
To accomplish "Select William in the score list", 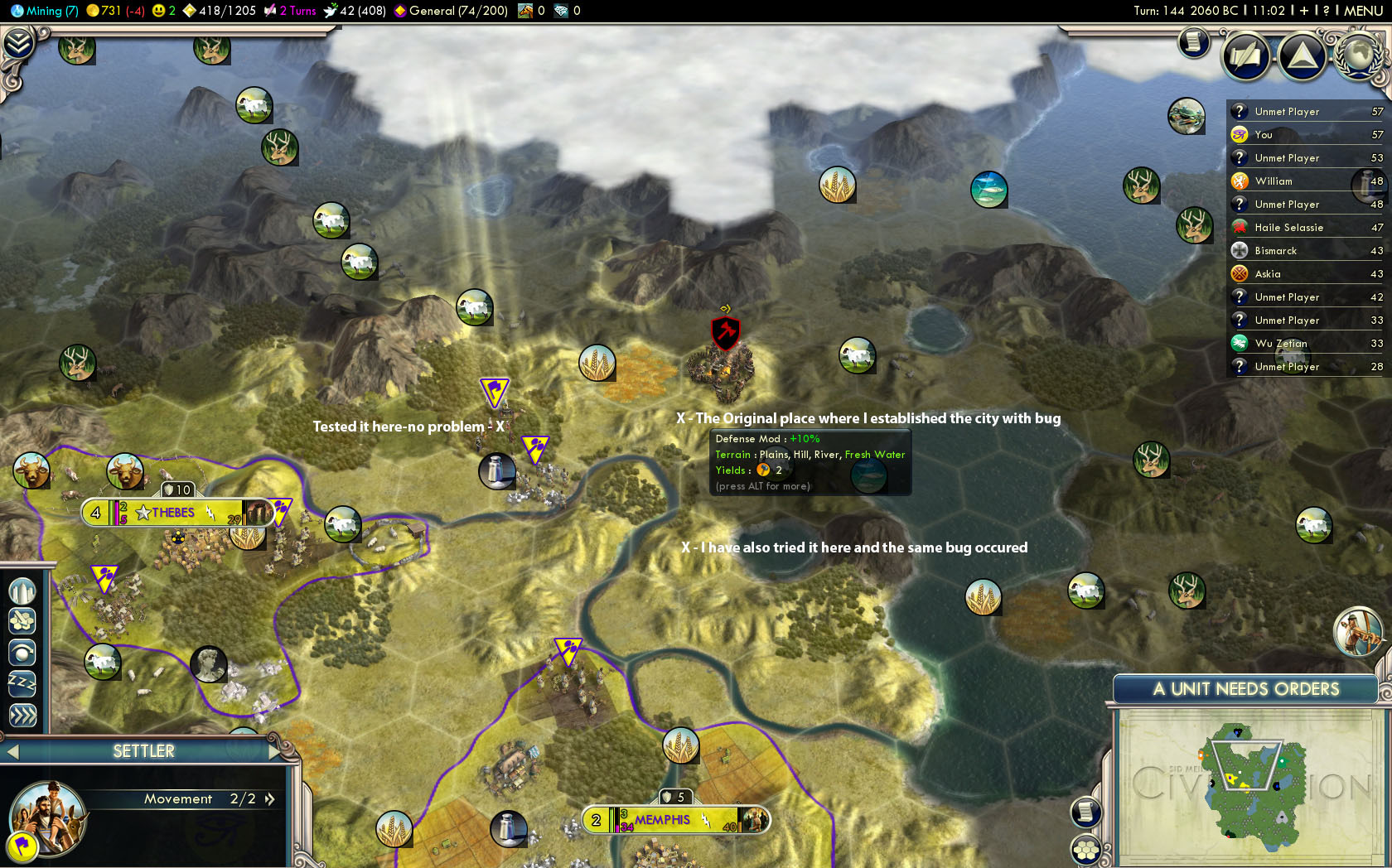I will tap(1274, 181).
